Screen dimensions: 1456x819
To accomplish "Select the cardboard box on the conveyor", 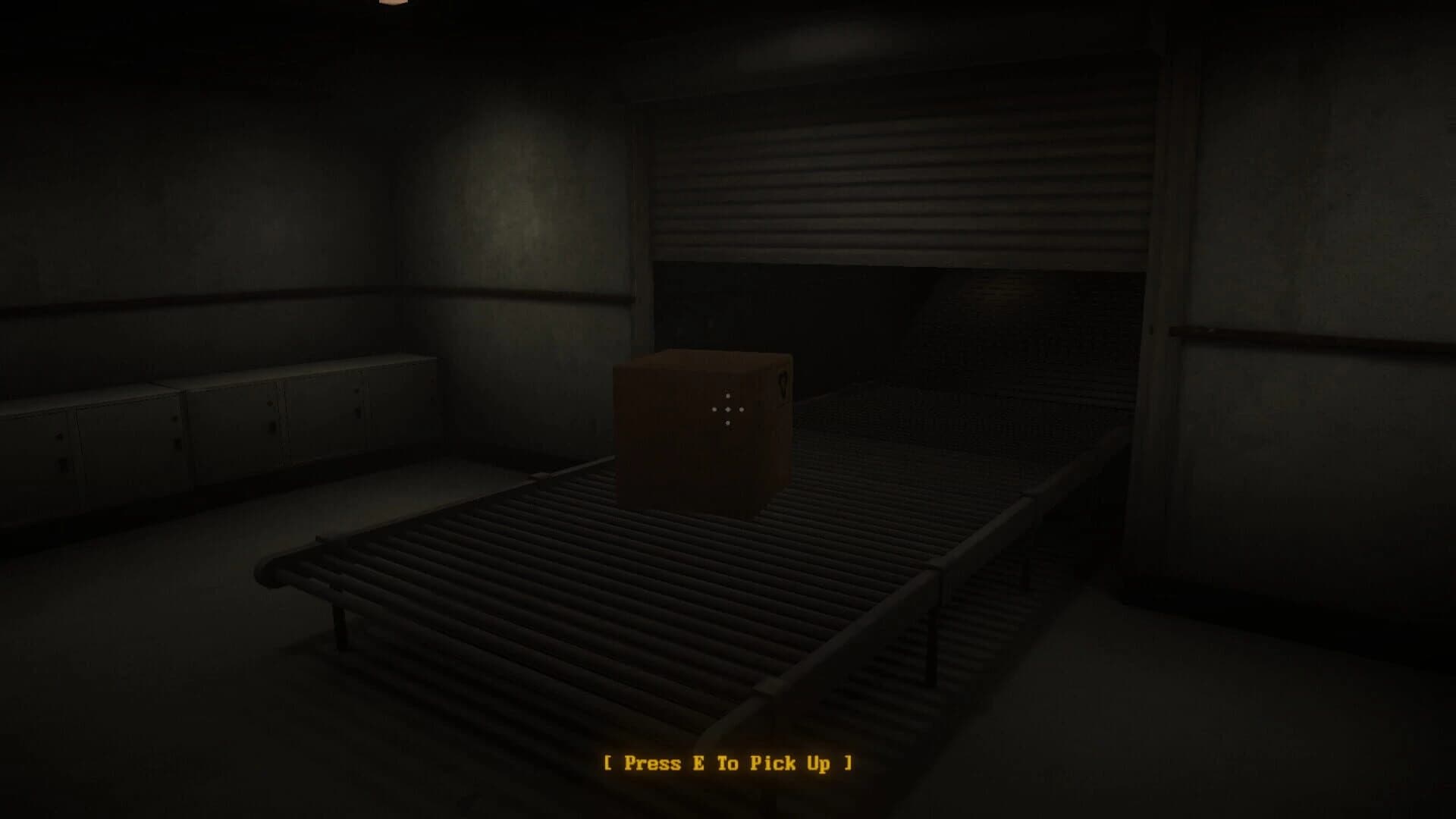I will (x=705, y=440).
